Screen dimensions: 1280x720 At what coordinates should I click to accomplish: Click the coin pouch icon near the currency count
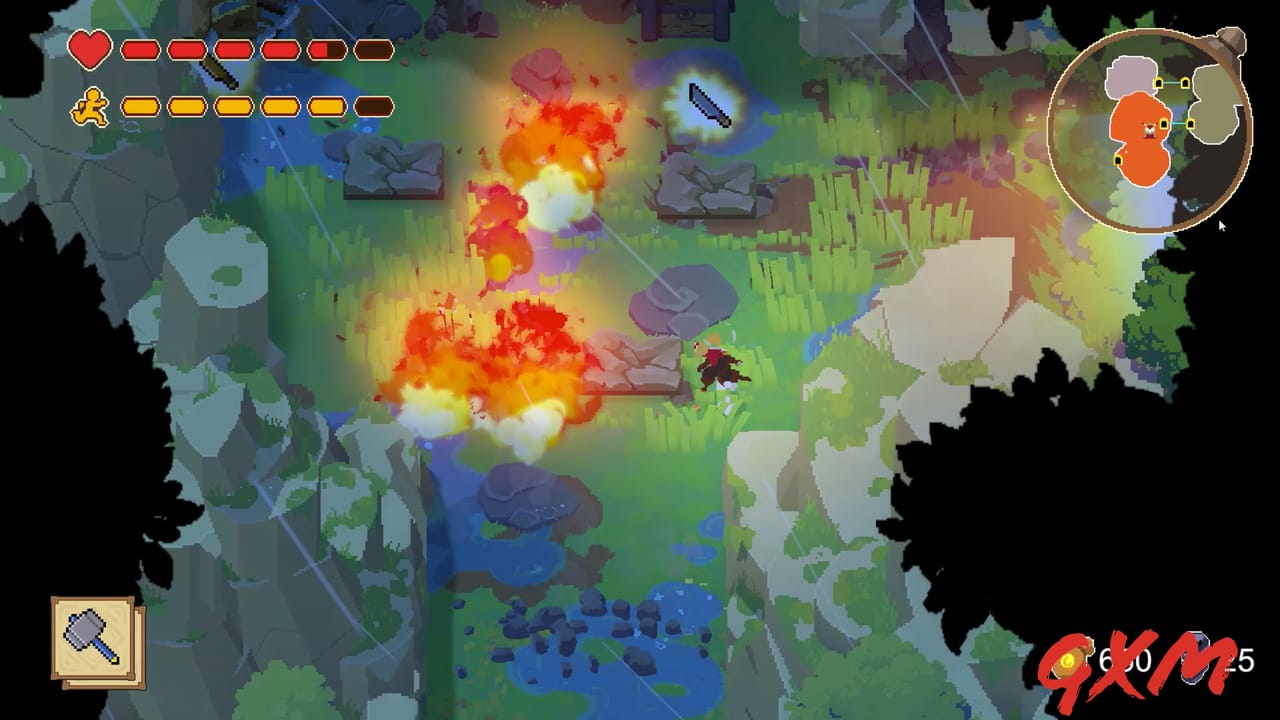(x=1069, y=659)
